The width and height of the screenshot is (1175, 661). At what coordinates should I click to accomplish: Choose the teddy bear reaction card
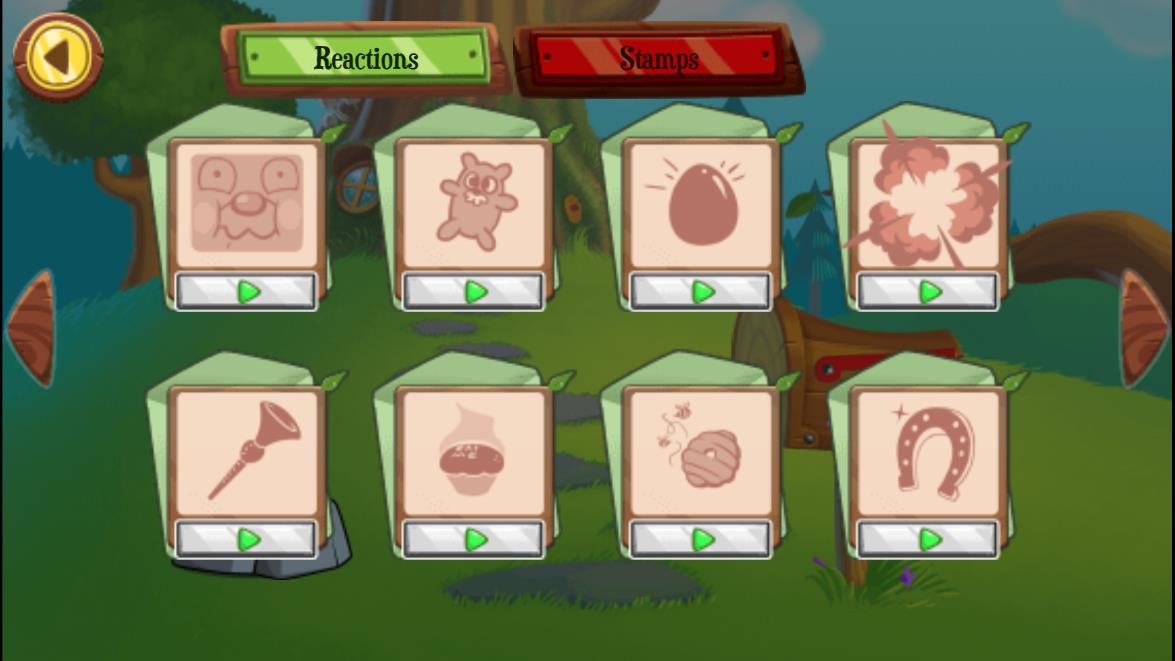click(473, 204)
